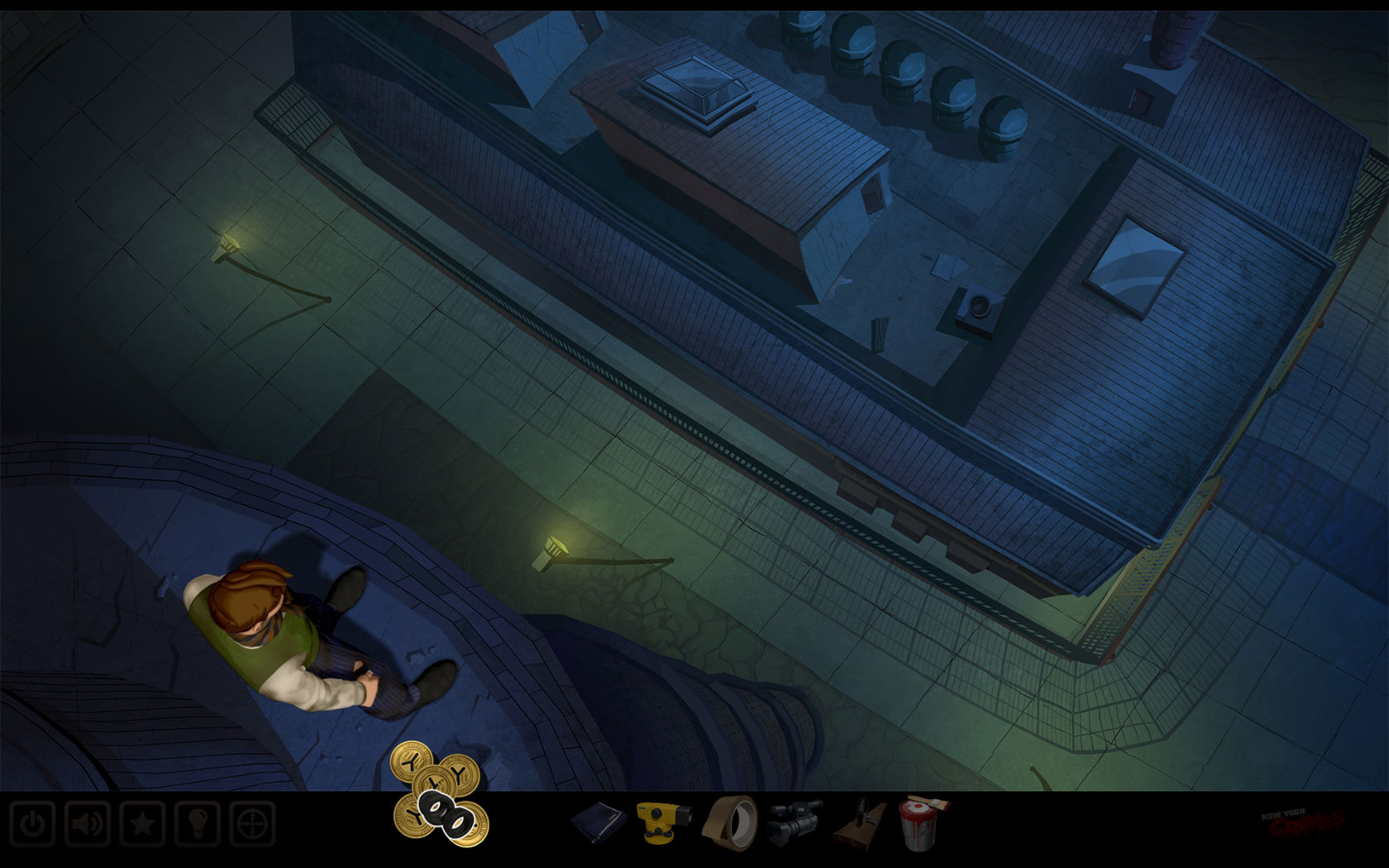Open the star menu button
1389x868 pixels.
(142, 824)
